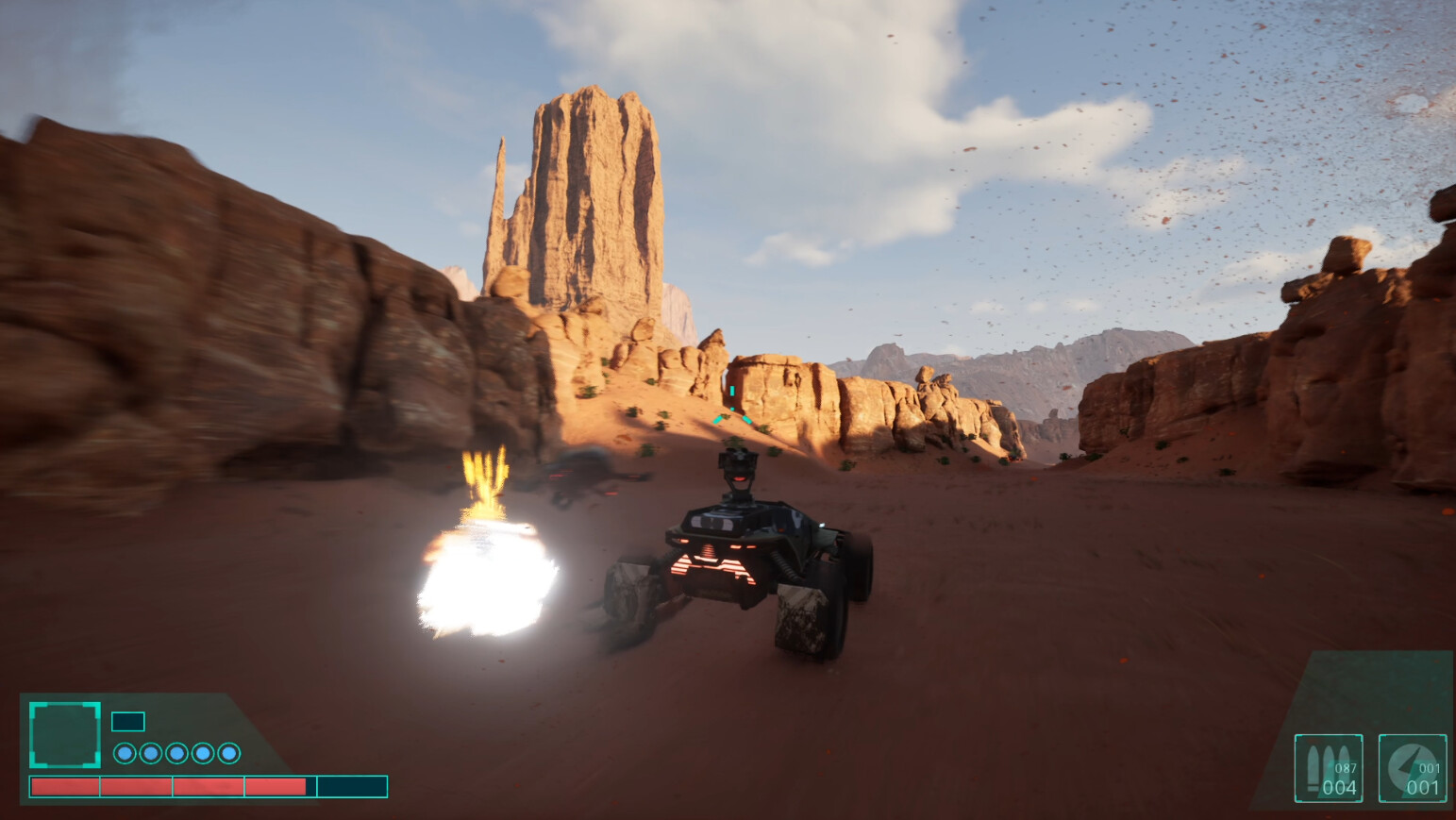Click the last blue energy orb indicator

(227, 752)
